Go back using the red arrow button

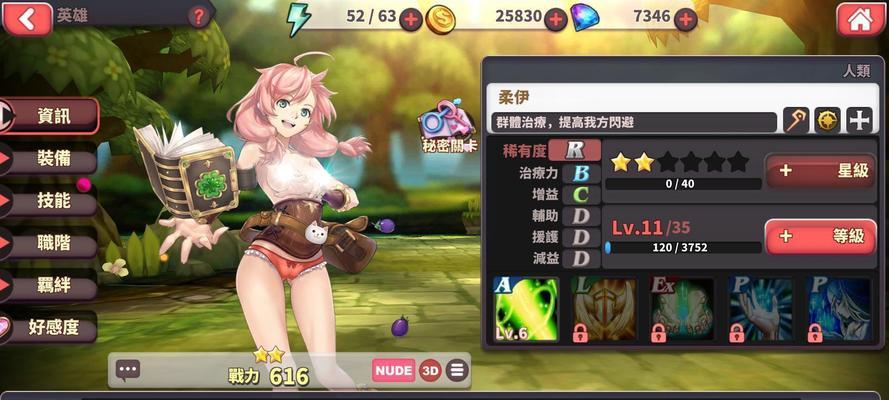pos(26,17)
